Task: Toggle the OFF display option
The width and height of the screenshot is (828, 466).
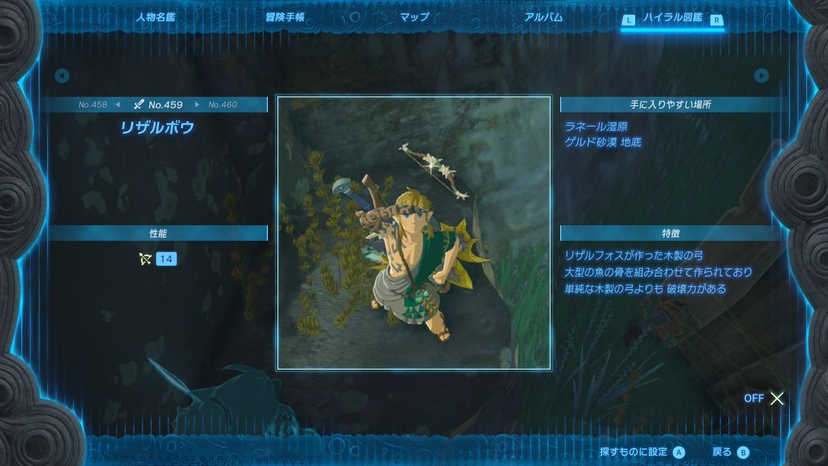Action: pos(764,398)
